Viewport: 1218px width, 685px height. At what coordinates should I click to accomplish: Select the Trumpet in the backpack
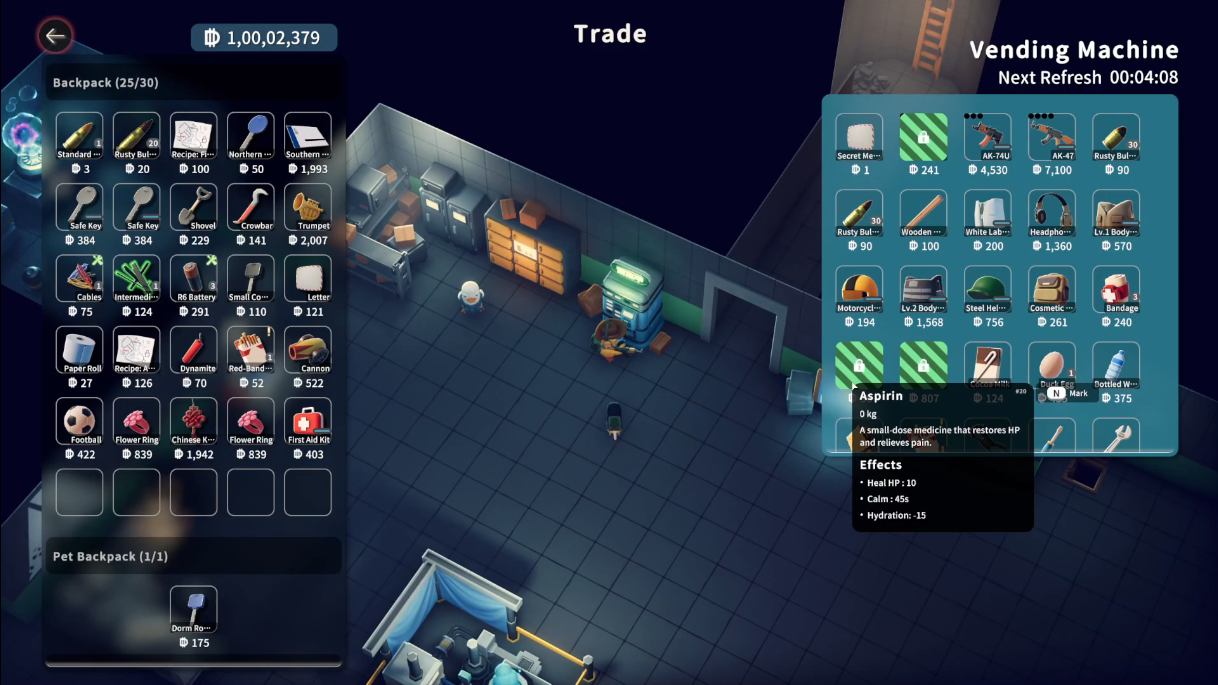pos(308,209)
